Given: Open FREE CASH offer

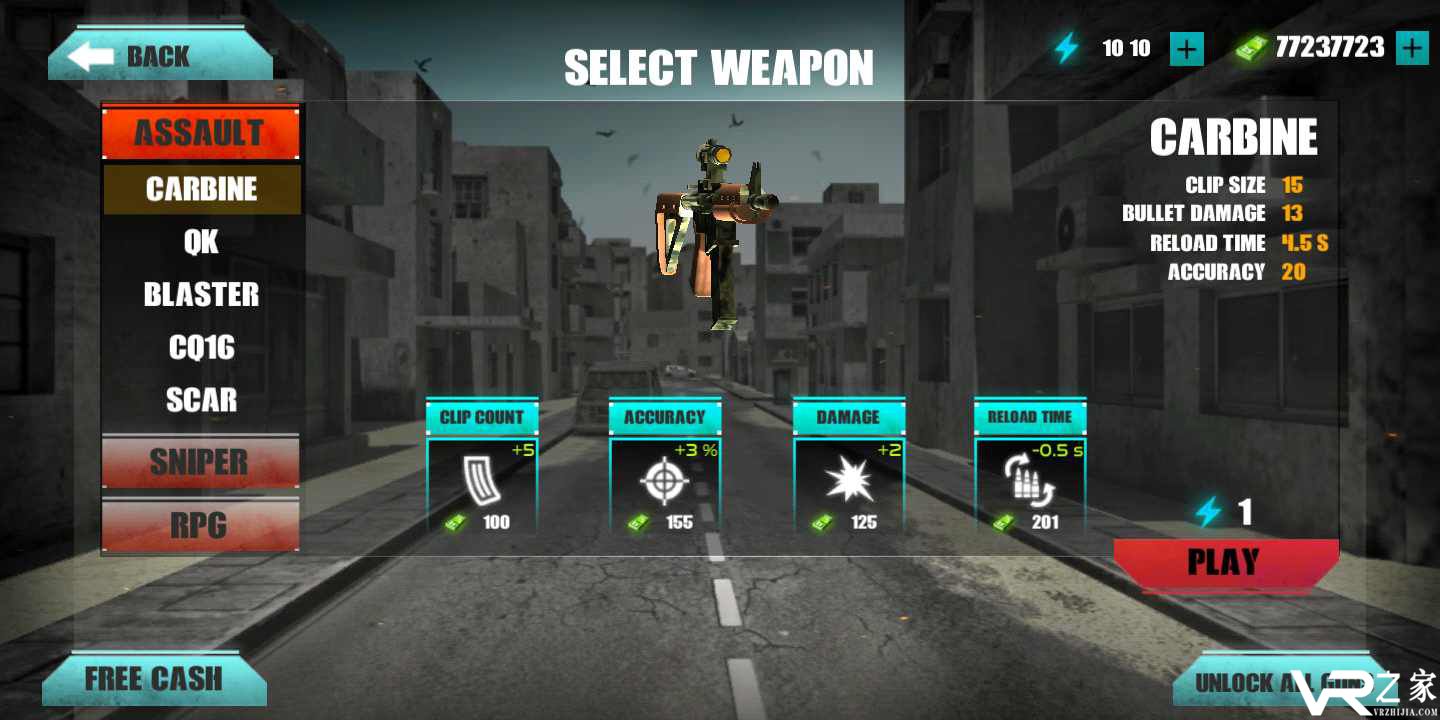Looking at the screenshot, I should click(155, 678).
